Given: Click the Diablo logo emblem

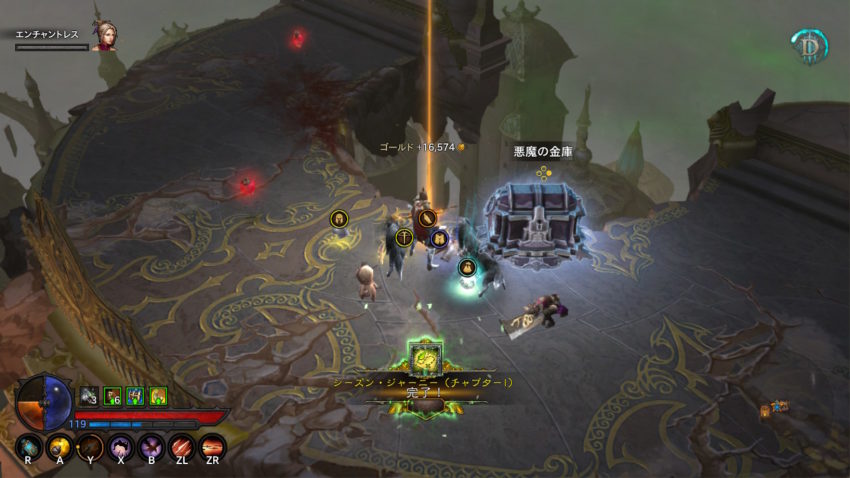Looking at the screenshot, I should click(809, 46).
